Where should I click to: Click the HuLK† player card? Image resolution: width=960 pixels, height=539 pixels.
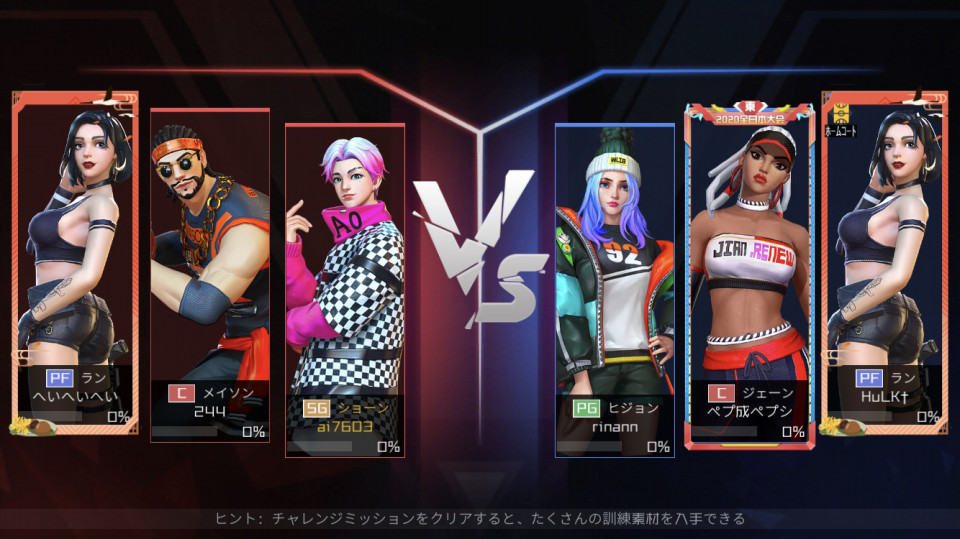click(884, 262)
